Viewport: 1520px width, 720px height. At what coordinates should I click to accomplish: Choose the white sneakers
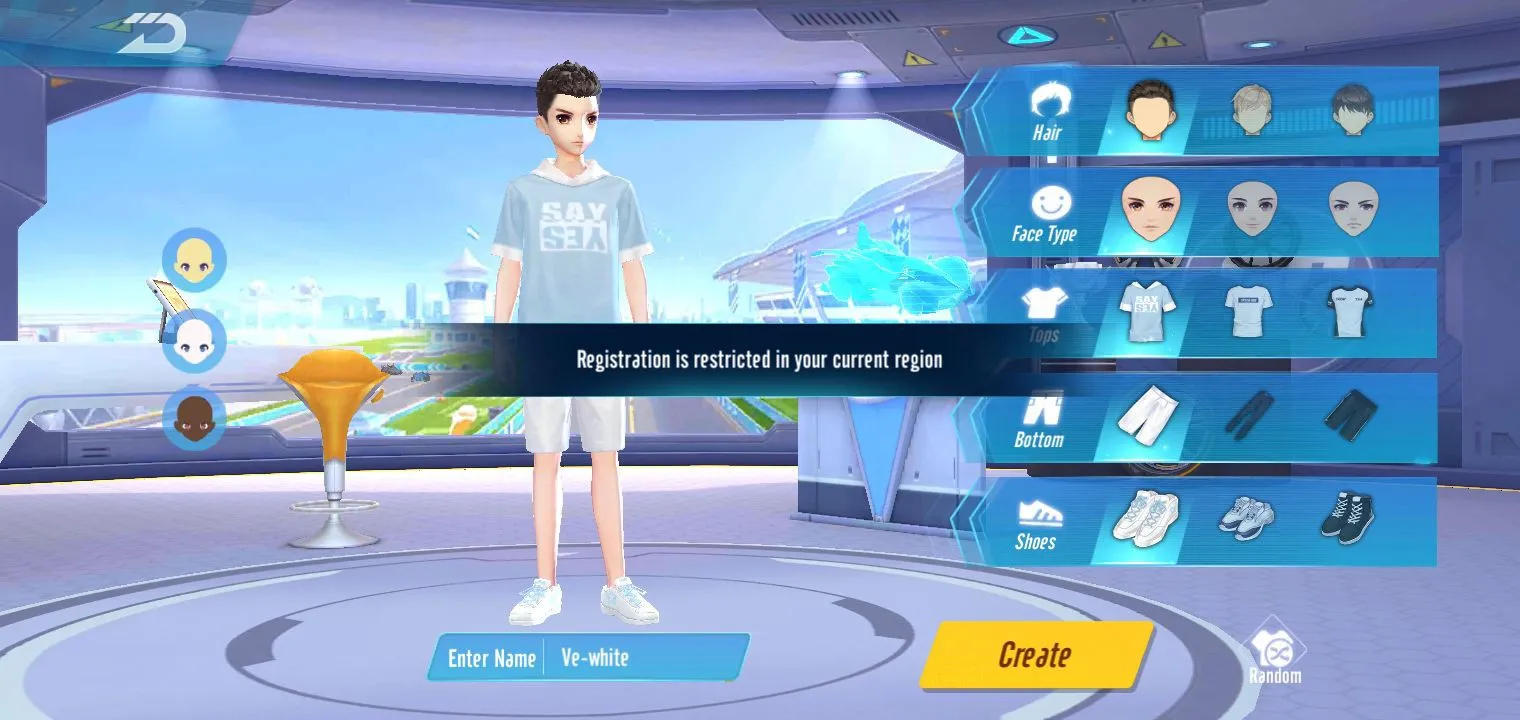point(1145,517)
